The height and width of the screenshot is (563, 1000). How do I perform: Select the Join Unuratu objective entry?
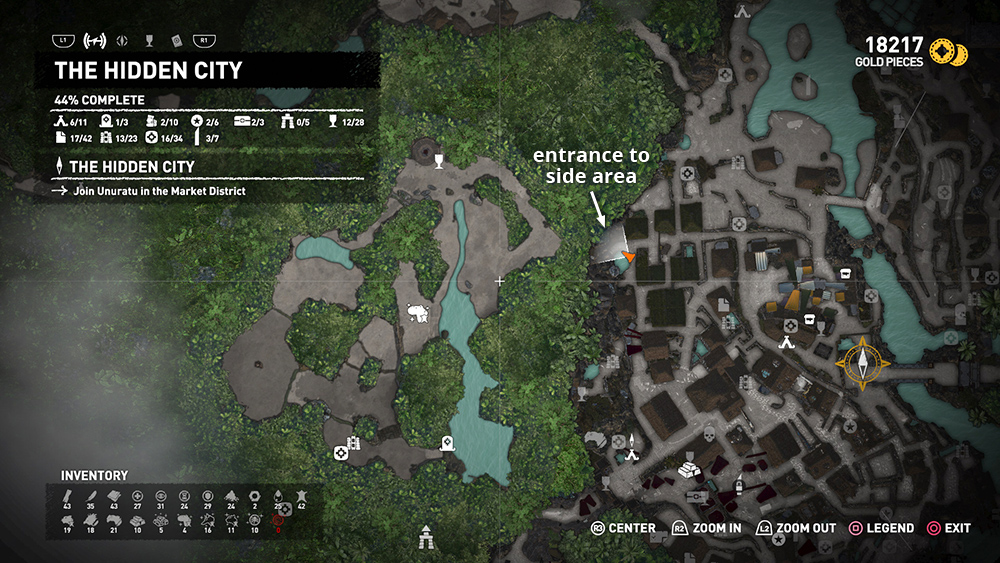159,190
